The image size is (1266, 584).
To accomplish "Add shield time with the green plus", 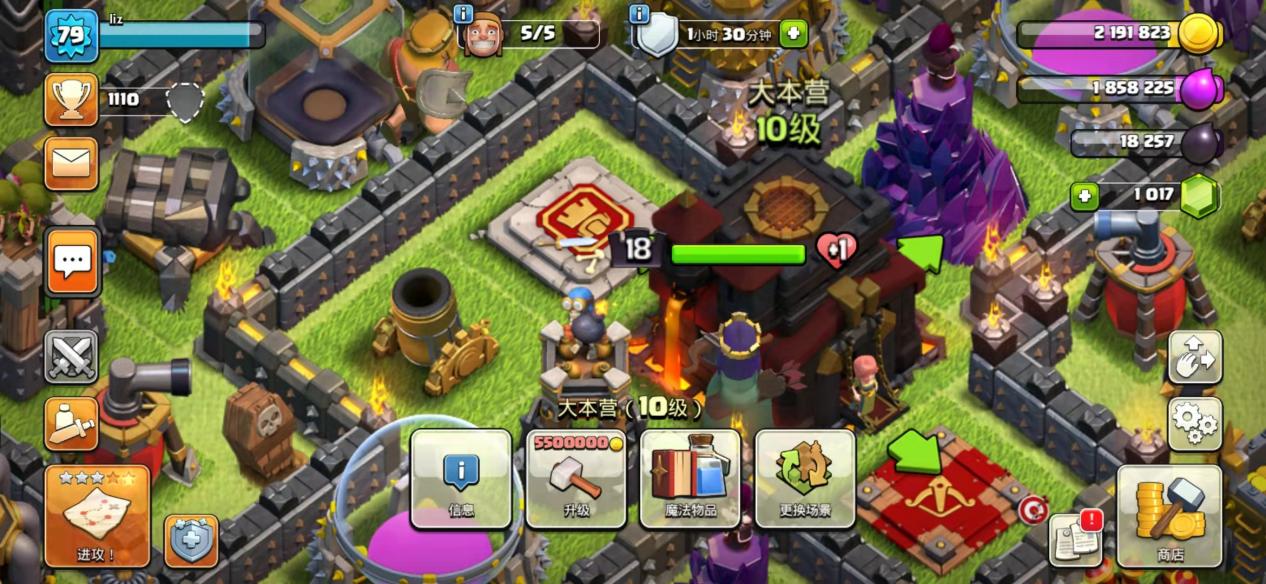I will (793, 33).
